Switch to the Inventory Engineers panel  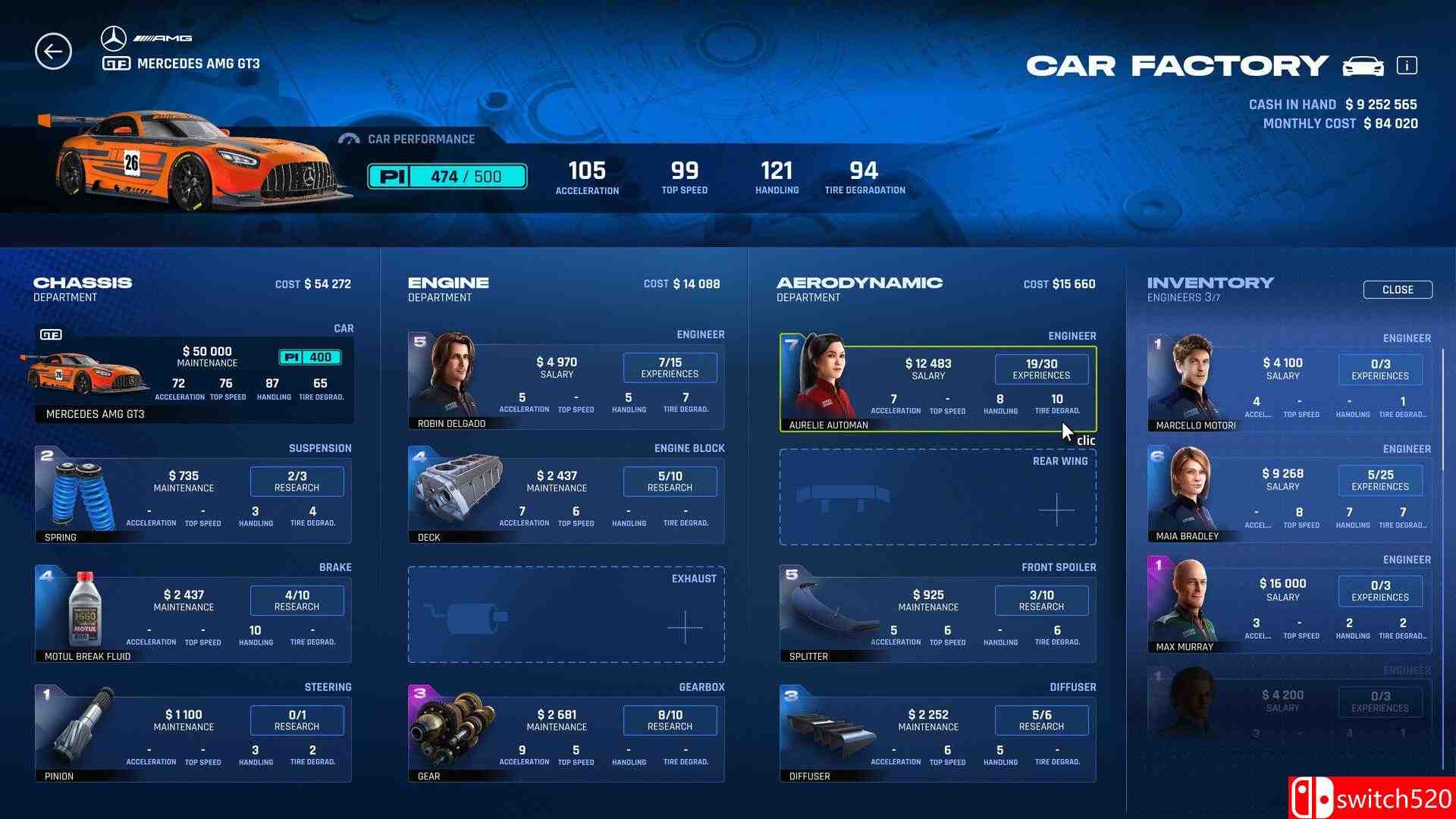[x=1210, y=282]
